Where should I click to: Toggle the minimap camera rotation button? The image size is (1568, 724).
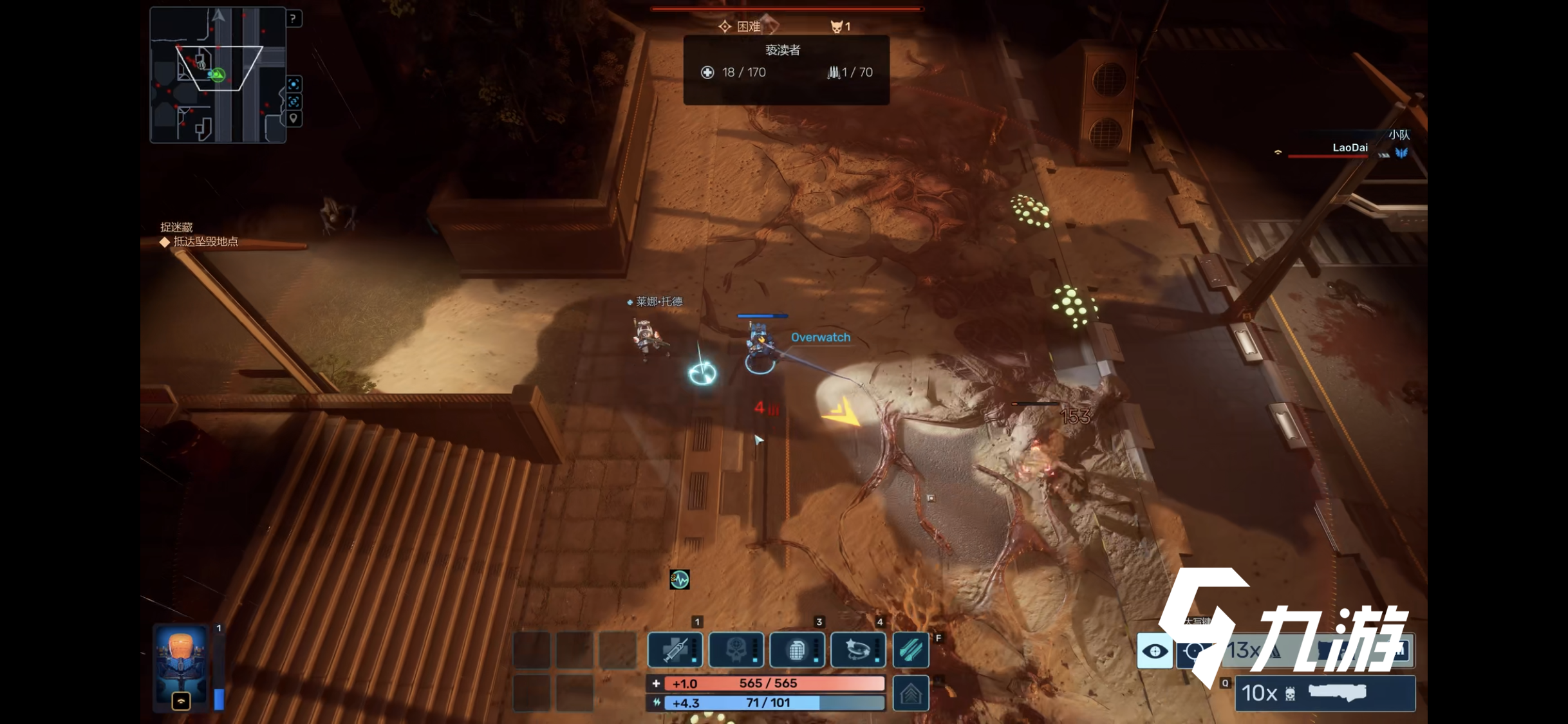tap(294, 102)
